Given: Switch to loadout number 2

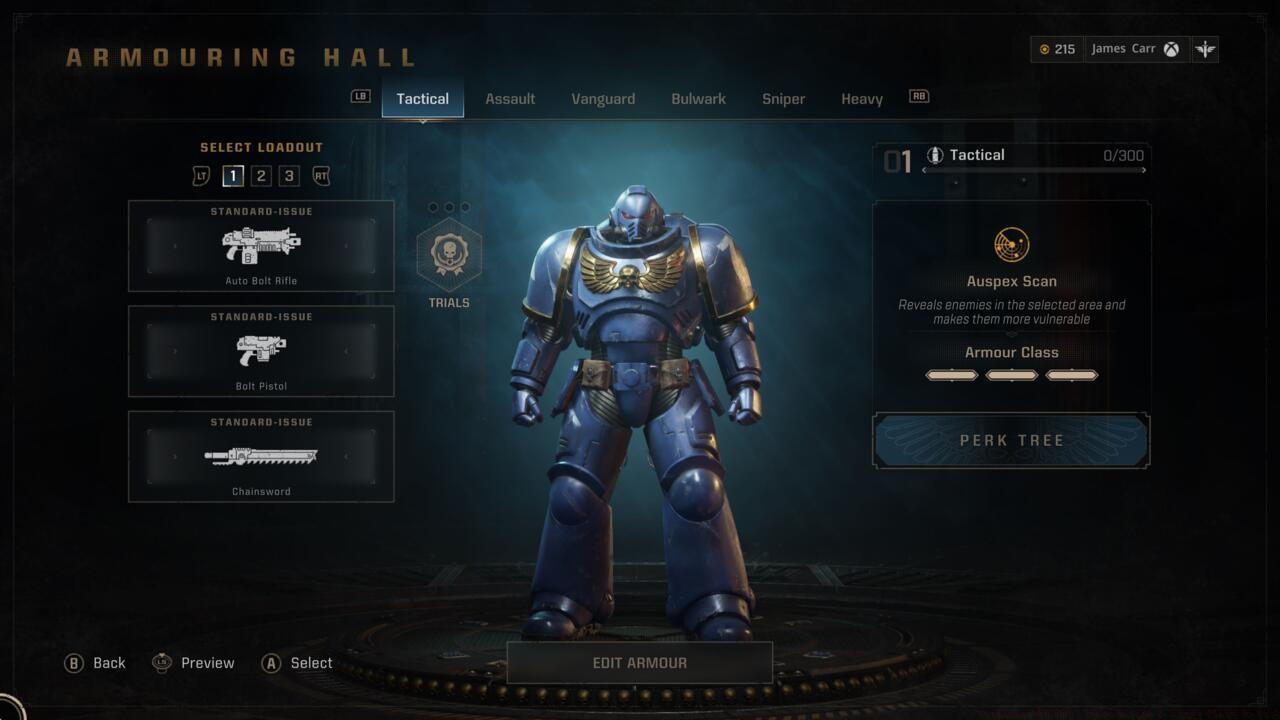Looking at the screenshot, I should pyautogui.click(x=261, y=176).
